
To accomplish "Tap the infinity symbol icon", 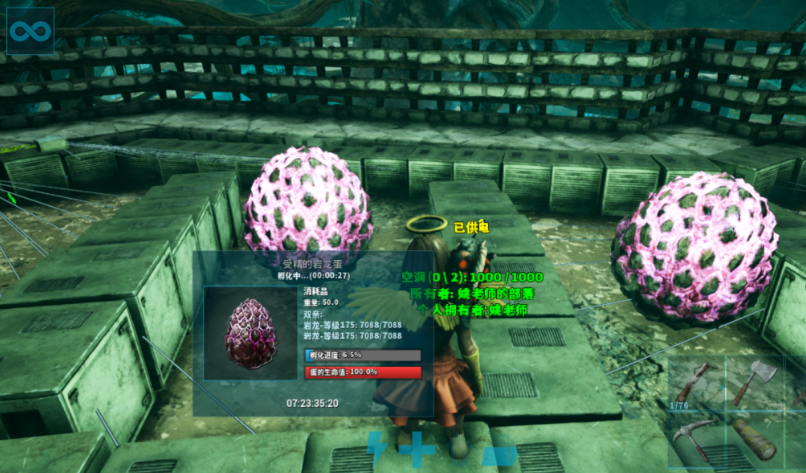I will tap(30, 31).
